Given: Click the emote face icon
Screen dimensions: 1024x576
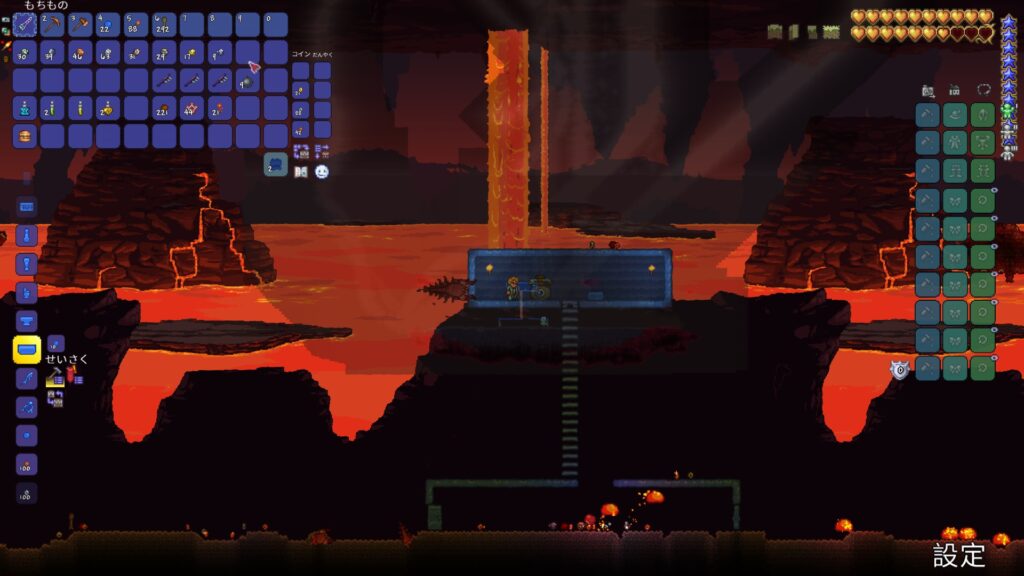Looking at the screenshot, I should tap(322, 172).
